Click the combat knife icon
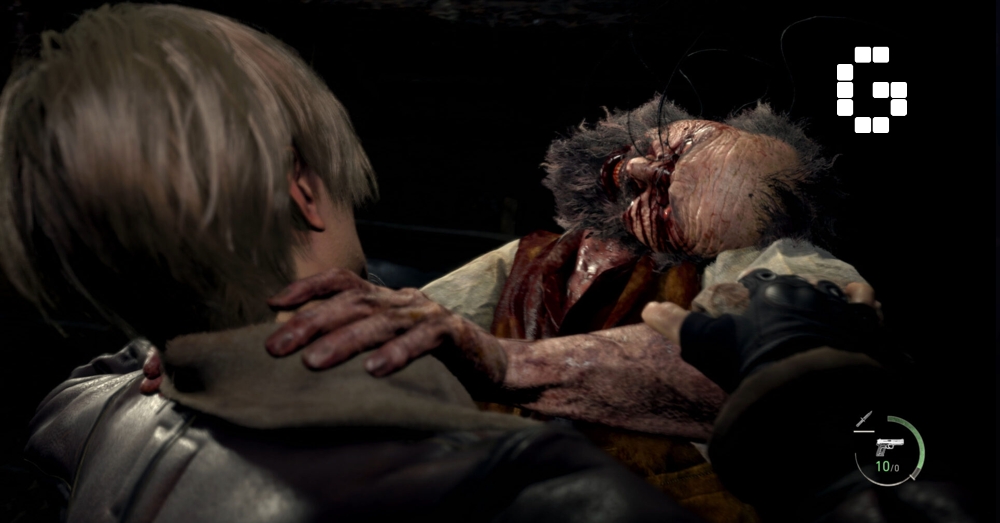Image resolution: width=1000 pixels, height=523 pixels. tap(865, 421)
